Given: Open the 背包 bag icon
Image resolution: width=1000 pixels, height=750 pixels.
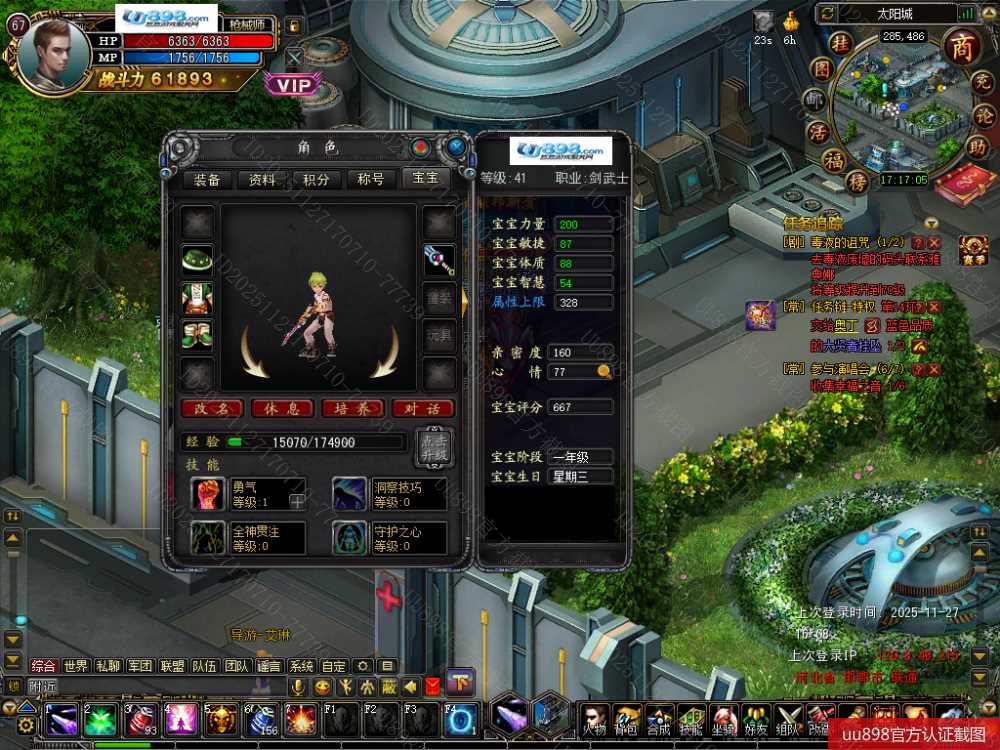Looking at the screenshot, I should [627, 720].
